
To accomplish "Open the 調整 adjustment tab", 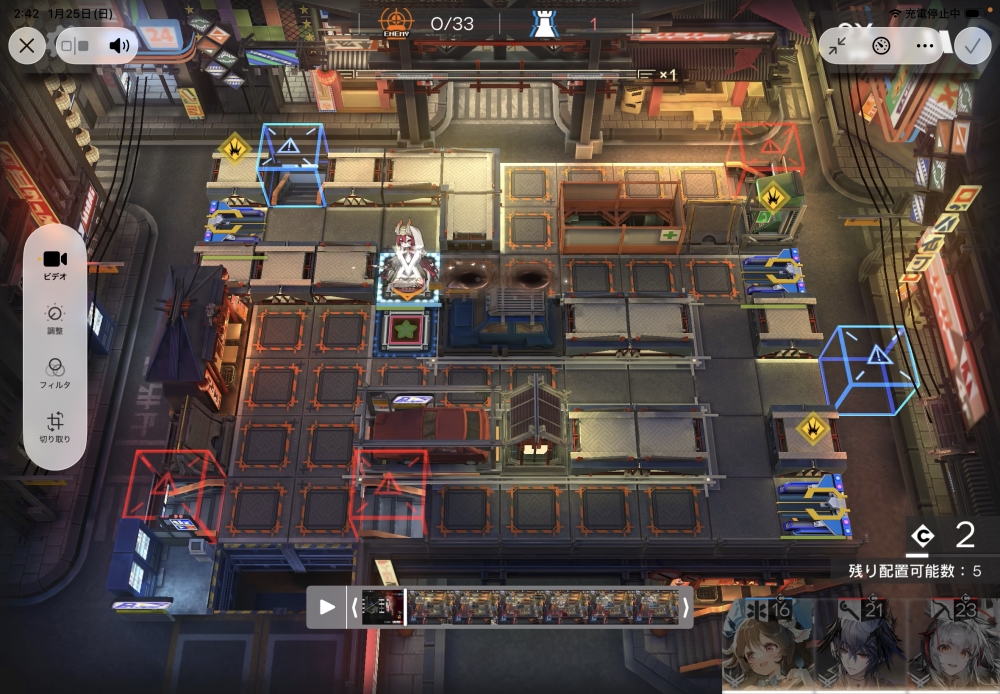I will coord(55,318).
